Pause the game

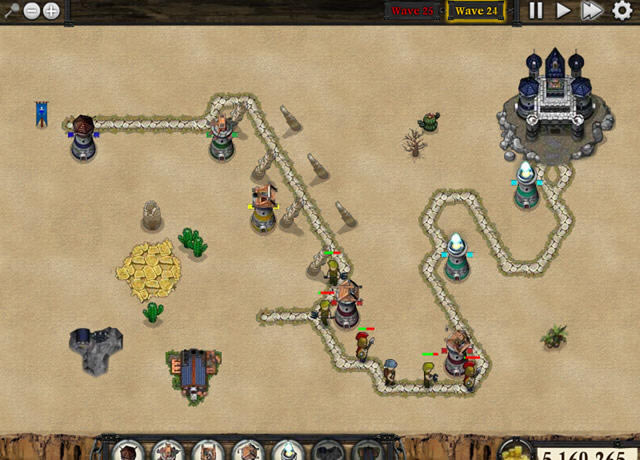coord(536,11)
